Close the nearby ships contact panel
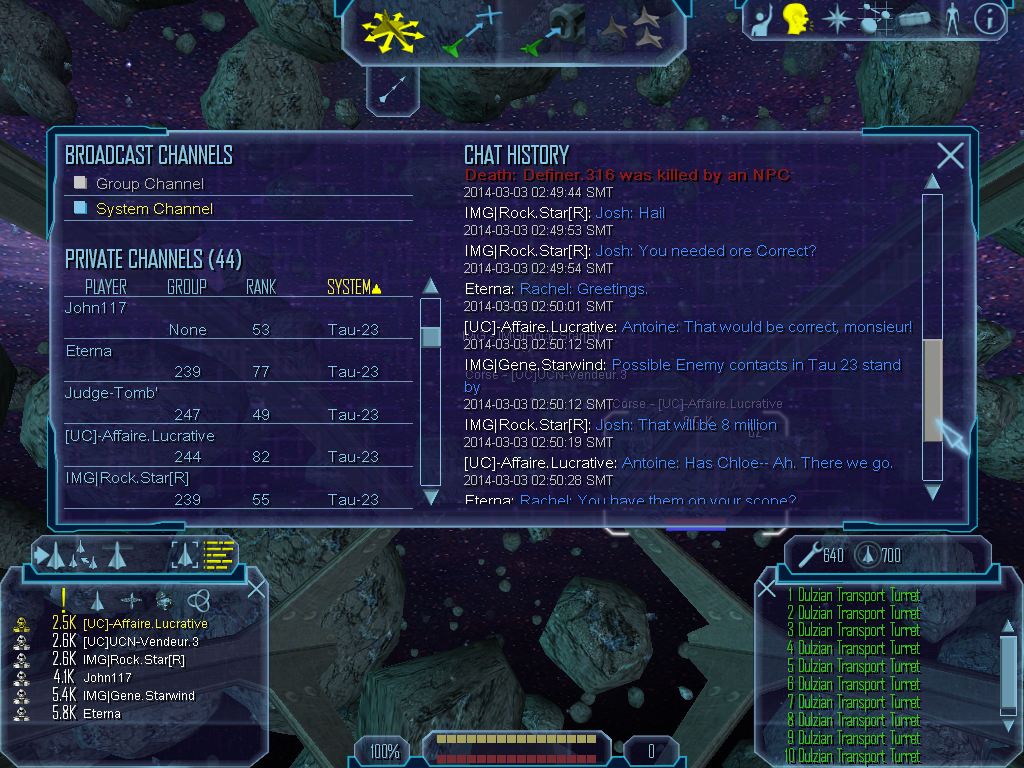 pyautogui.click(x=256, y=588)
